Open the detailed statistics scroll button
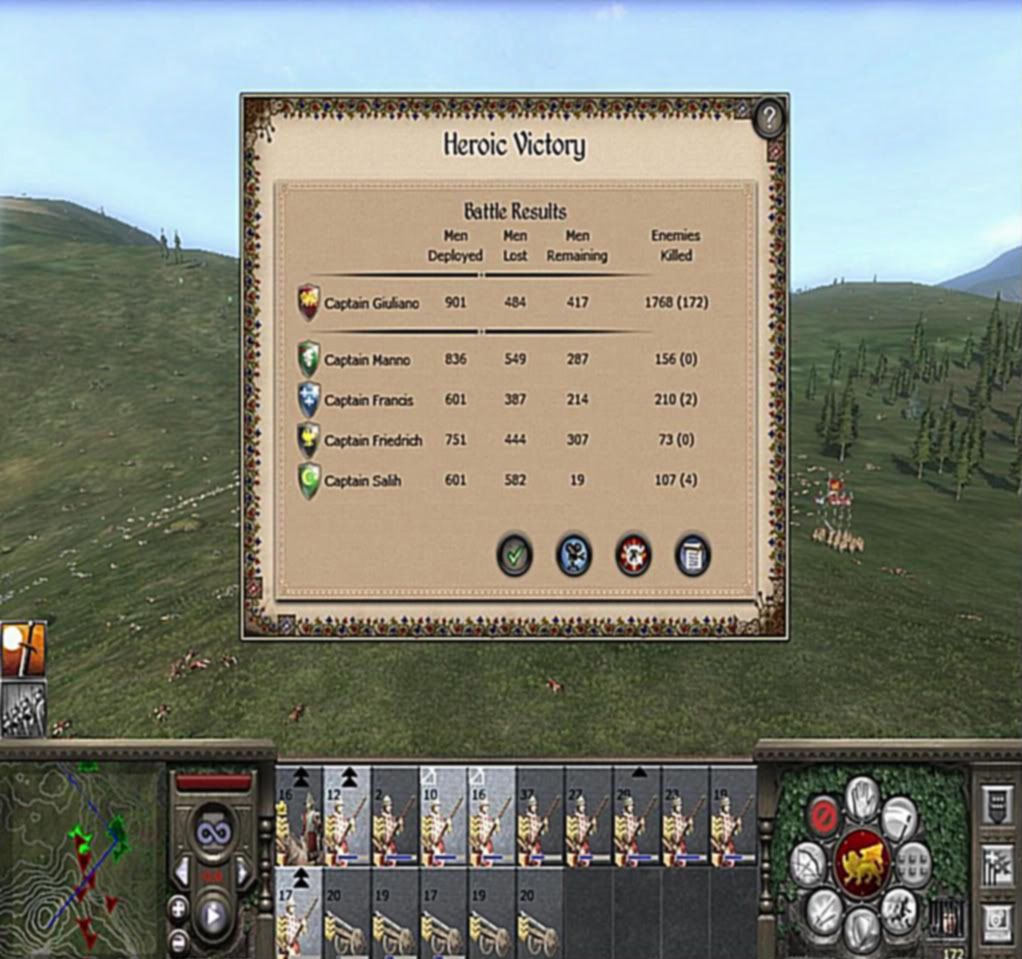 tap(693, 556)
